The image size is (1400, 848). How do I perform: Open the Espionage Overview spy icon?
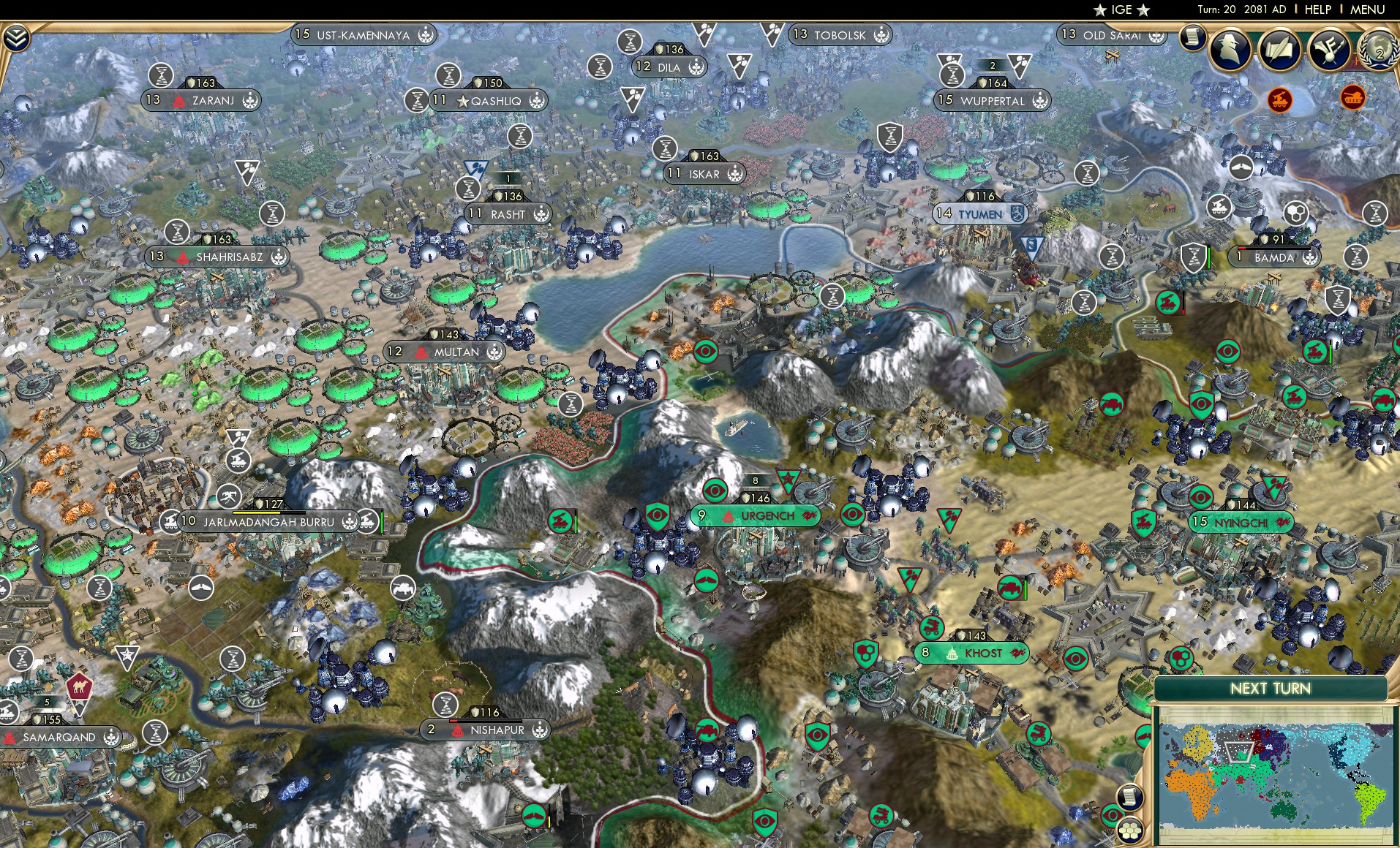click(1230, 50)
